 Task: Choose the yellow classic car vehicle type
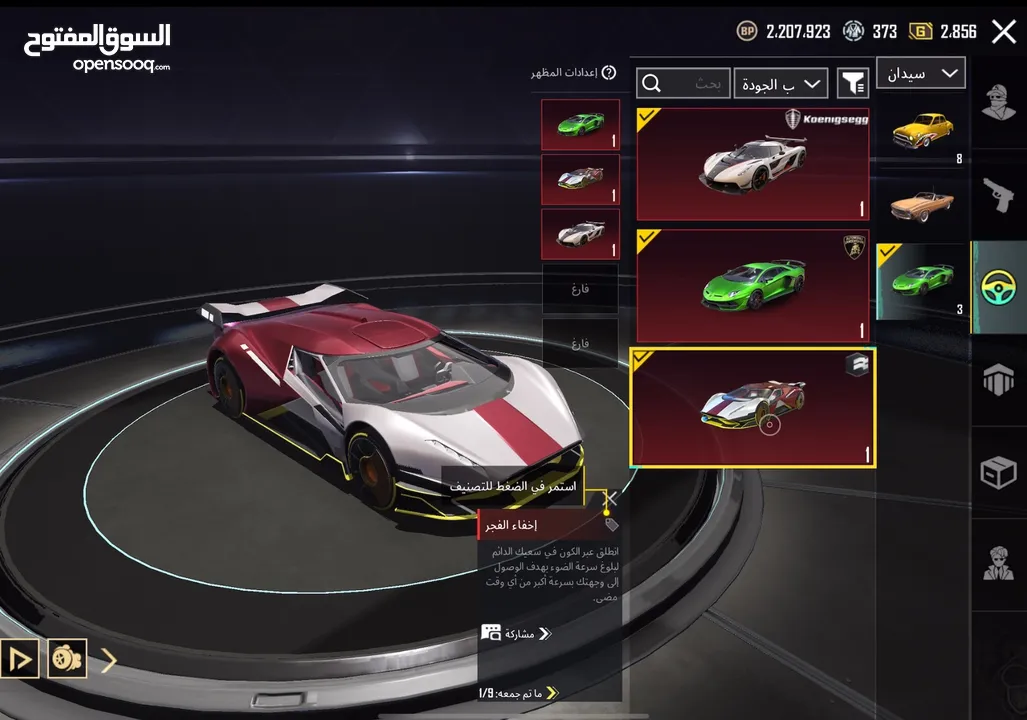tap(922, 130)
